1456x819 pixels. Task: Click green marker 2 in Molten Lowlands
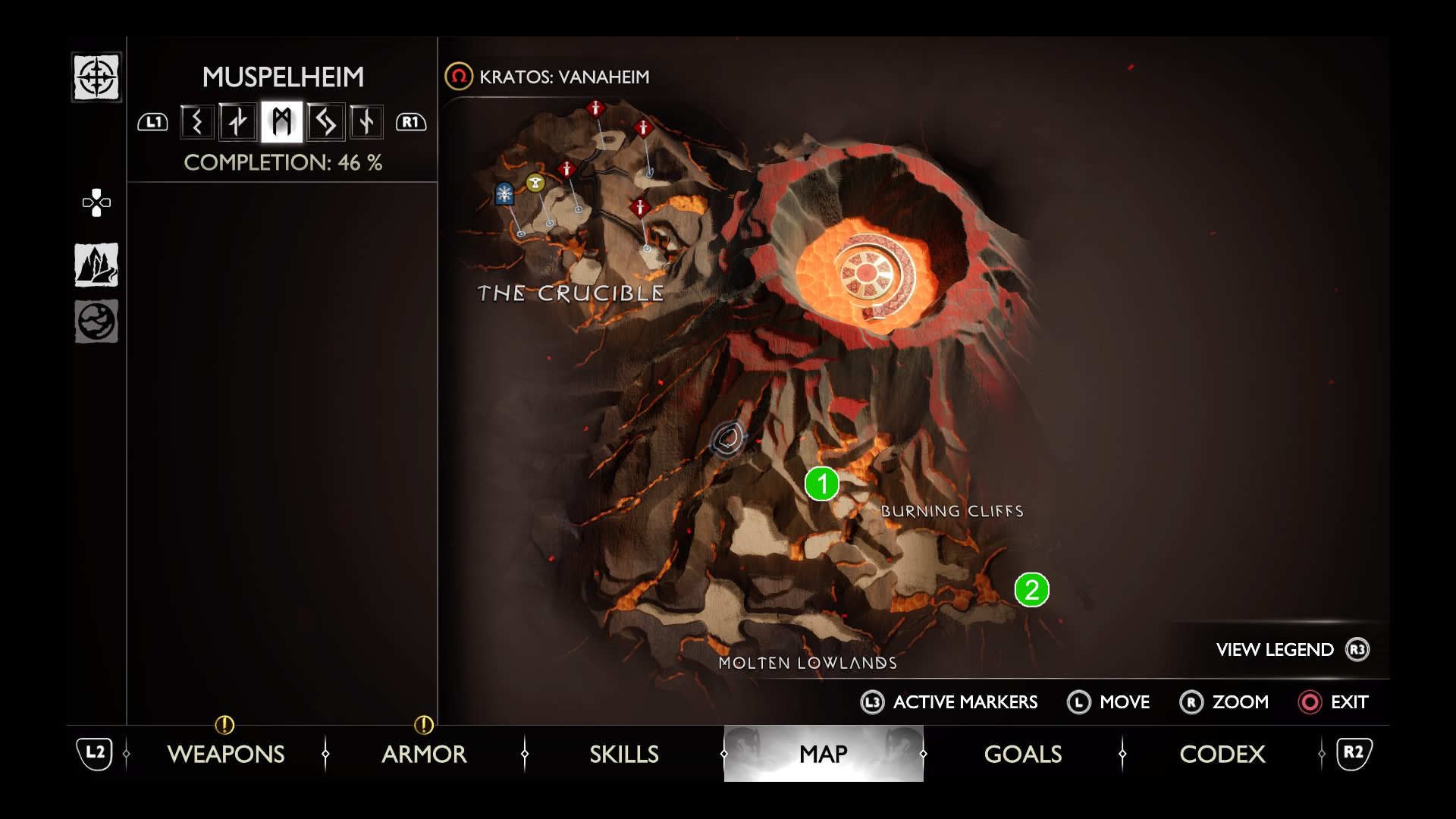1029,588
